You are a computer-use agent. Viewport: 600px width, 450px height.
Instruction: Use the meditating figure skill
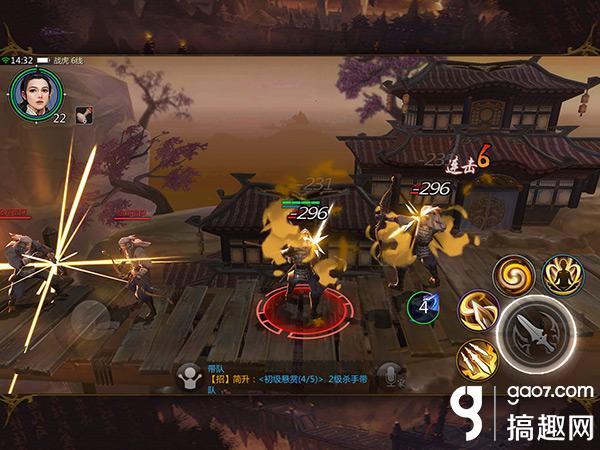[x=562, y=274]
